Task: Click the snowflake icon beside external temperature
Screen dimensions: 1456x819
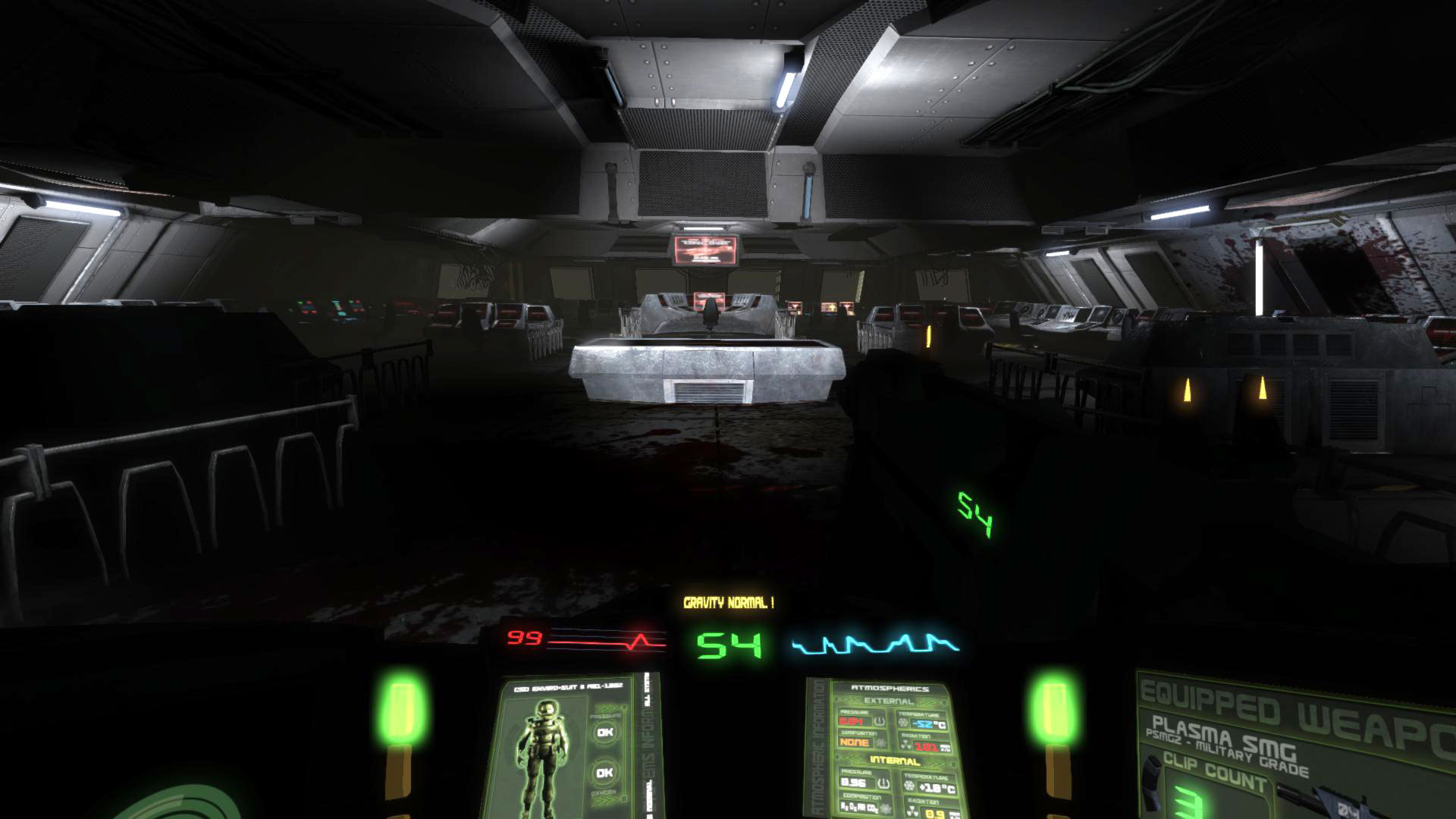Action: pyautogui.click(x=903, y=722)
